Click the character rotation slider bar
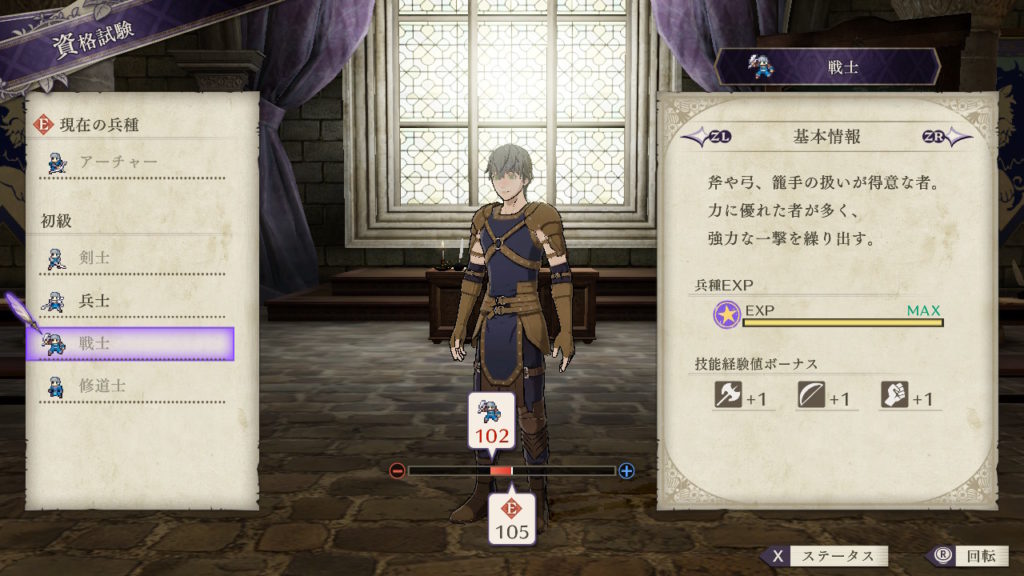This screenshot has width=1024, height=576. click(512, 471)
